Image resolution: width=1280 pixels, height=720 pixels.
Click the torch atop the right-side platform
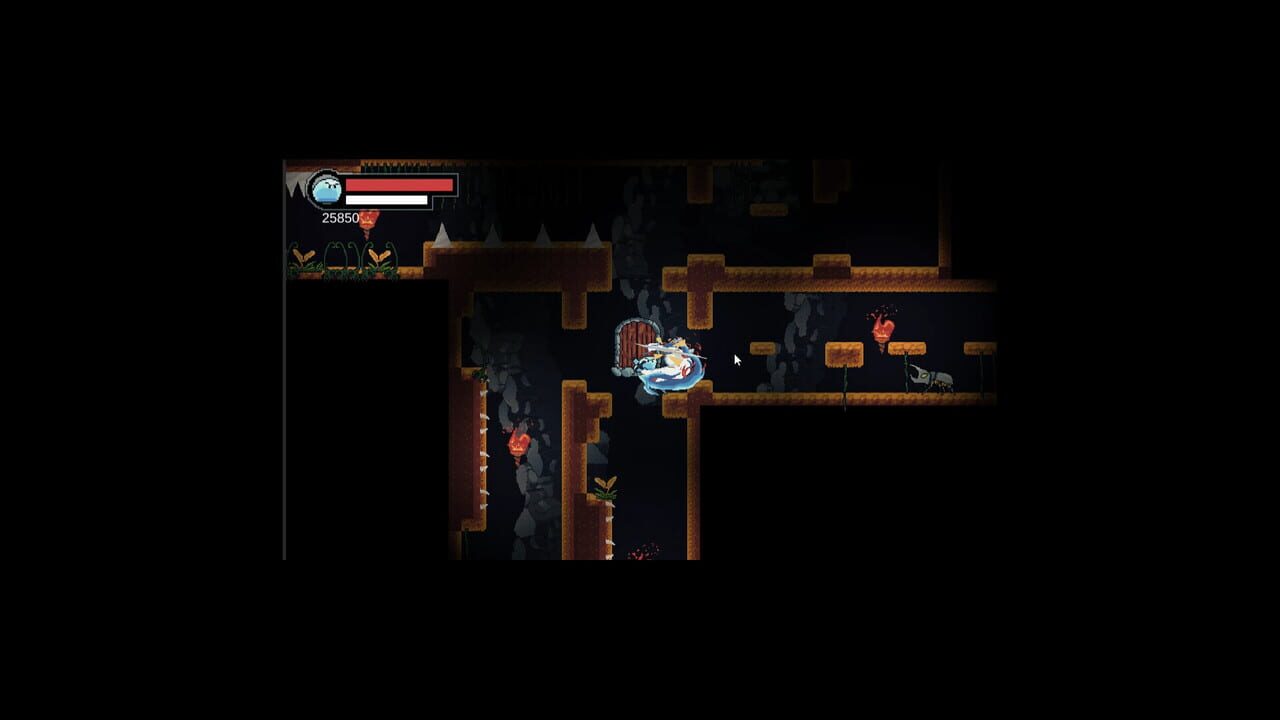[x=883, y=330]
